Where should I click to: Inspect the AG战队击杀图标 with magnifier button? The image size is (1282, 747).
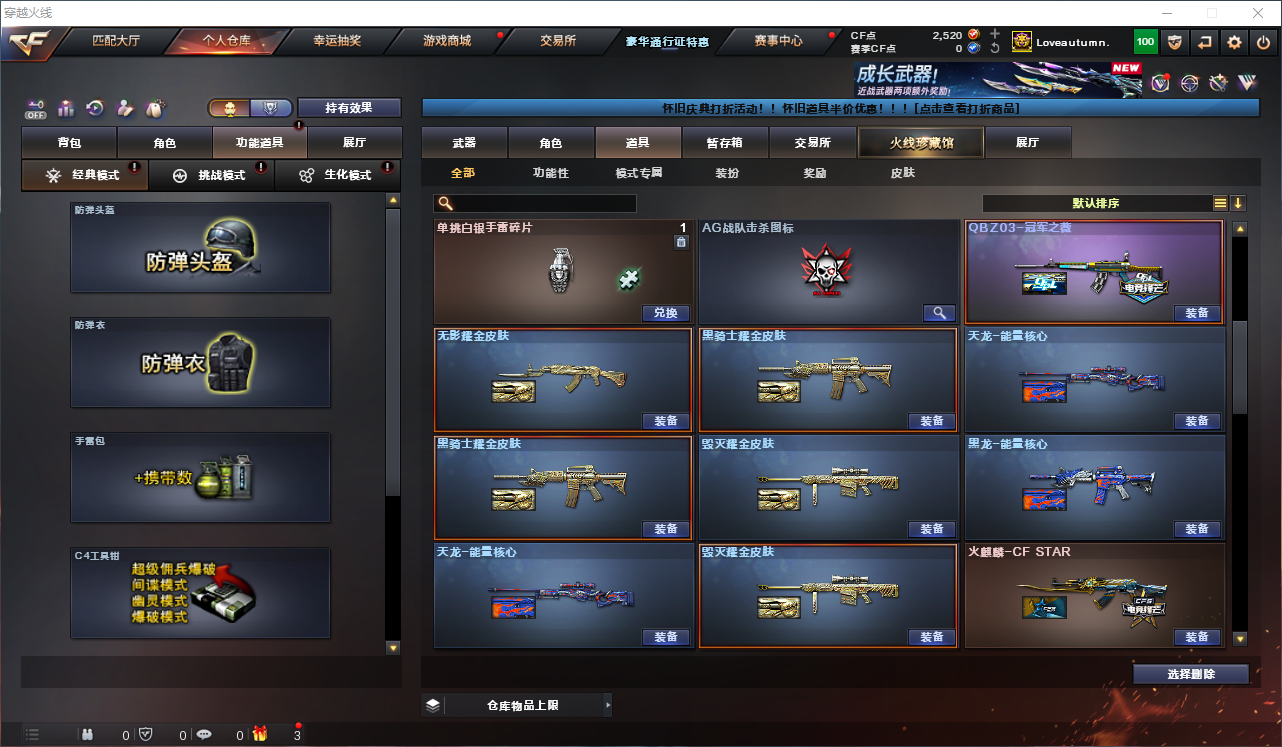(x=938, y=313)
